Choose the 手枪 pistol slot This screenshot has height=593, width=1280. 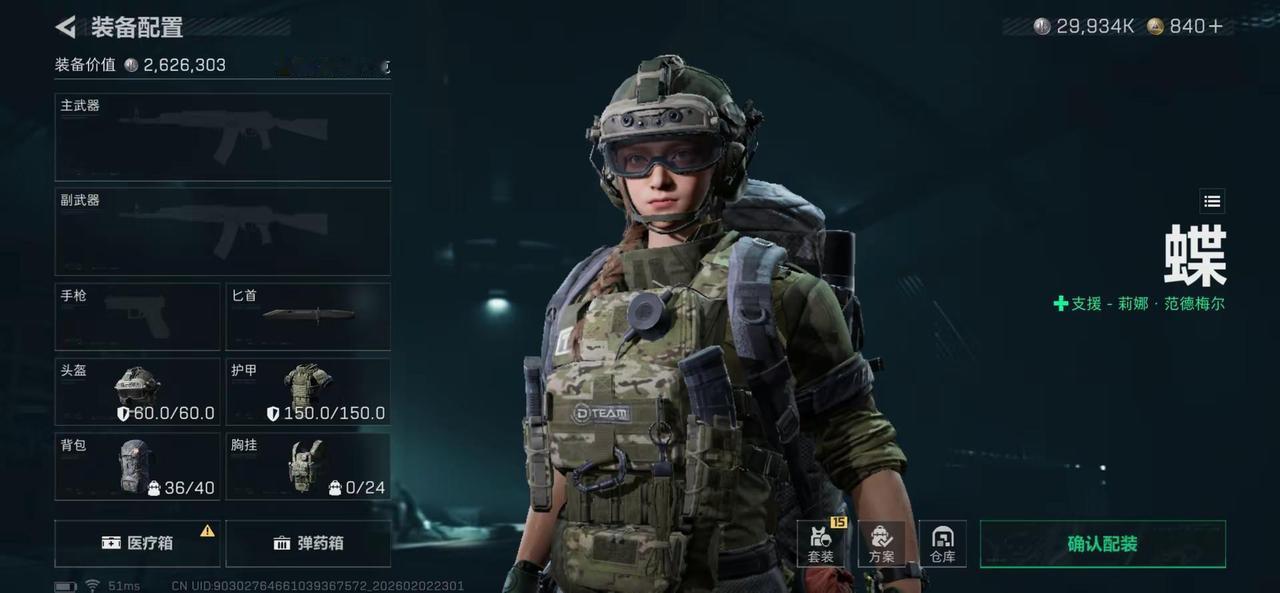137,316
